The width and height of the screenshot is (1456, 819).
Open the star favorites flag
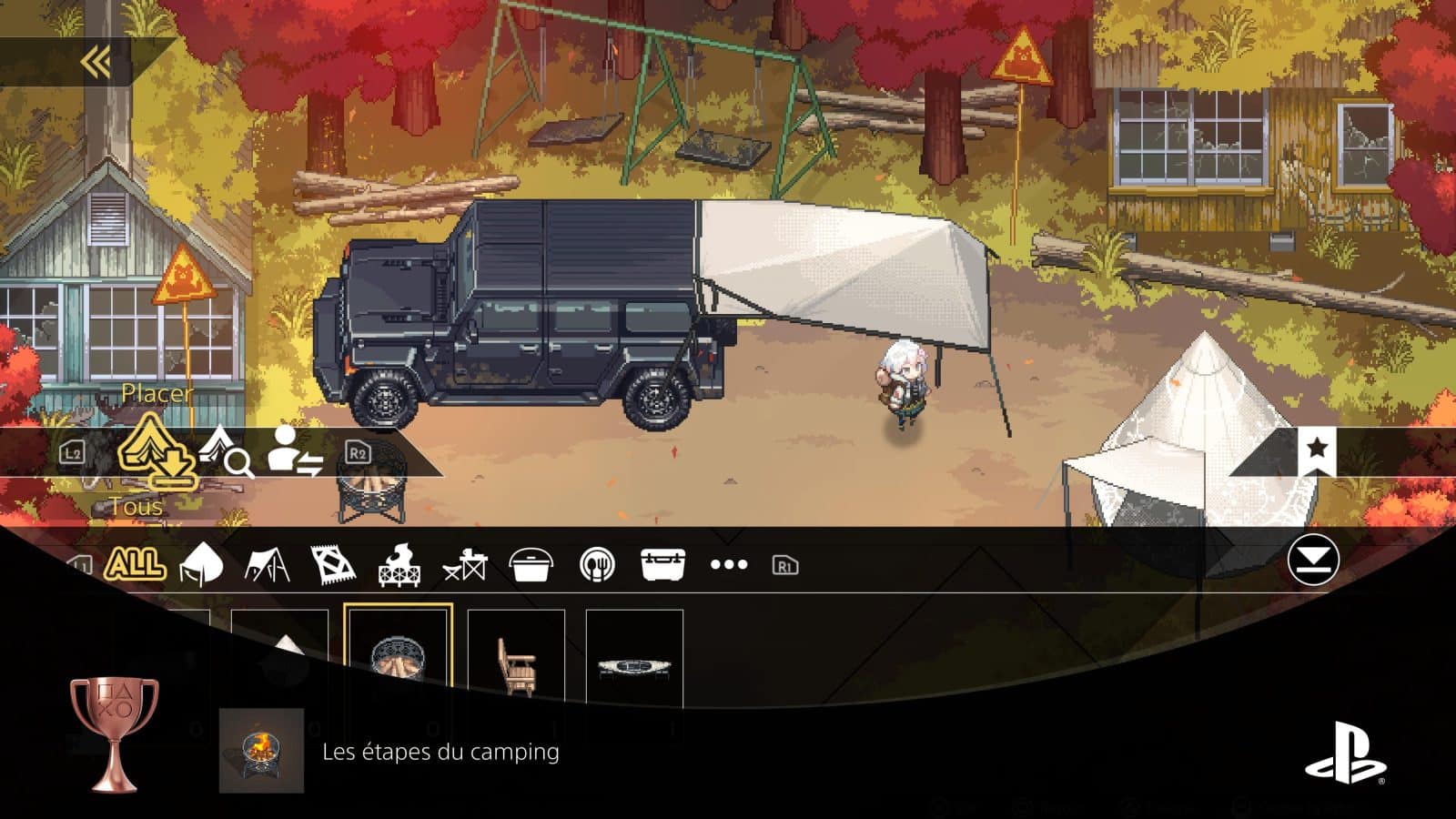coord(1316,449)
